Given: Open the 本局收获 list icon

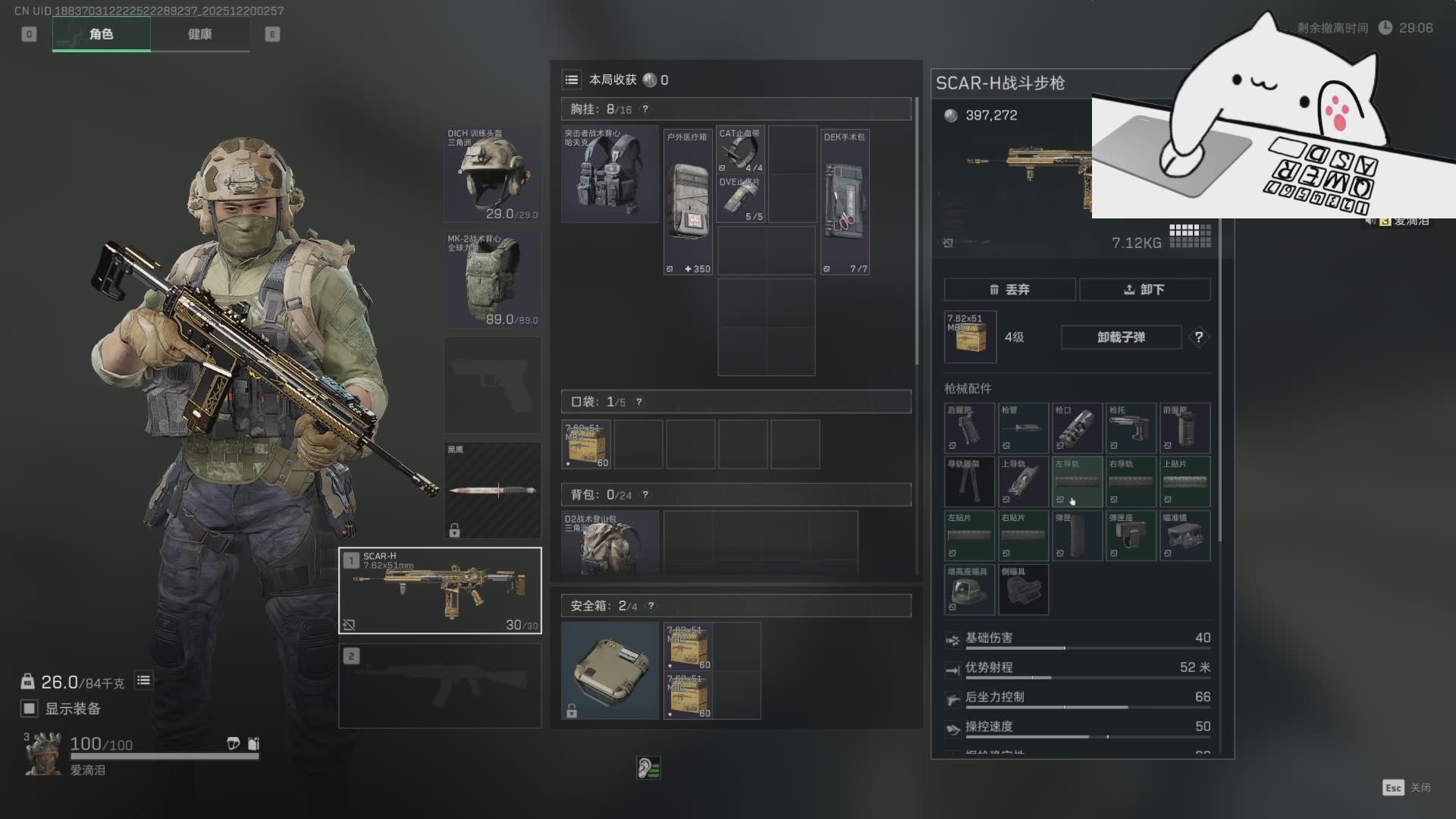Looking at the screenshot, I should 572,80.
